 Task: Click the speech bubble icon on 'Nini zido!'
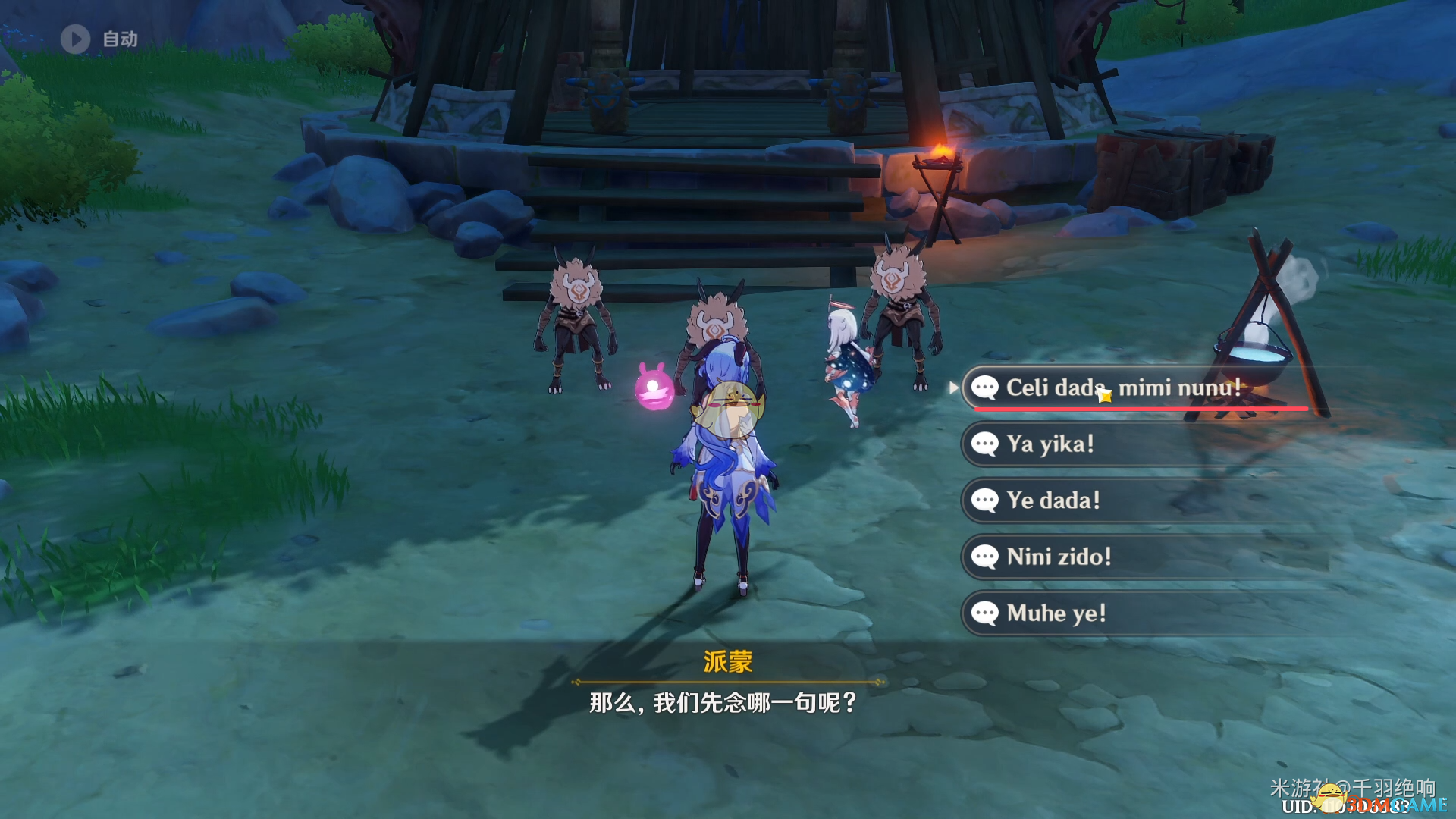986,557
